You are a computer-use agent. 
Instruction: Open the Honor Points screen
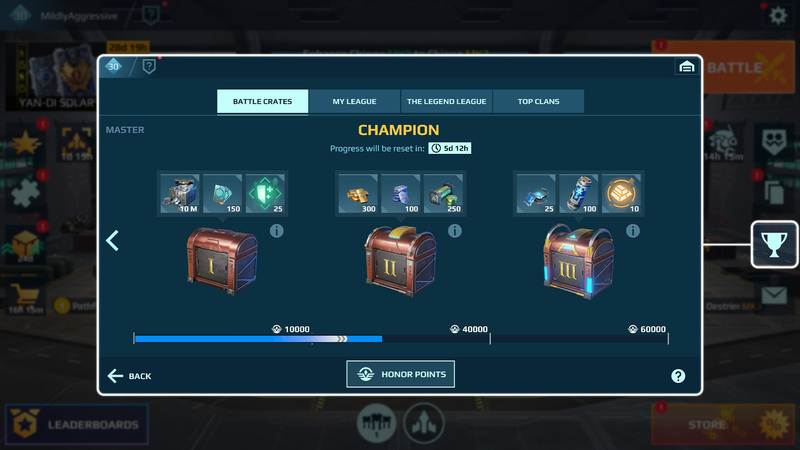(x=400, y=375)
